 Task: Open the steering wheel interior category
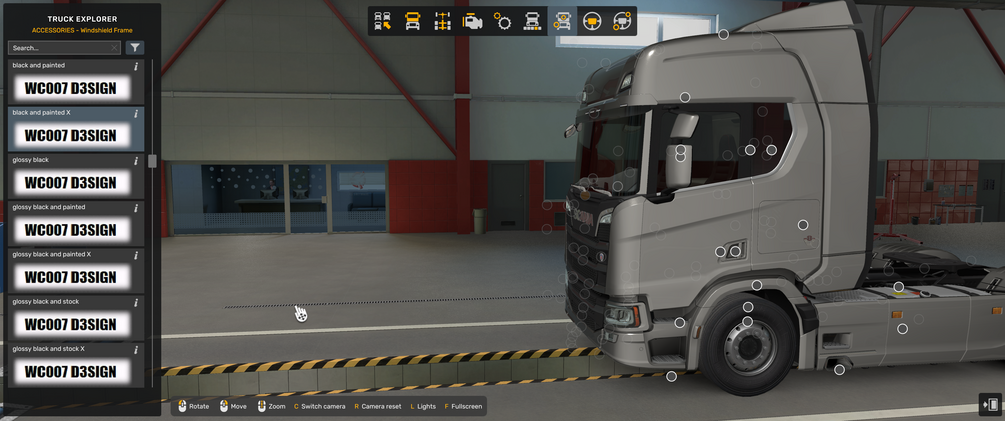591,21
